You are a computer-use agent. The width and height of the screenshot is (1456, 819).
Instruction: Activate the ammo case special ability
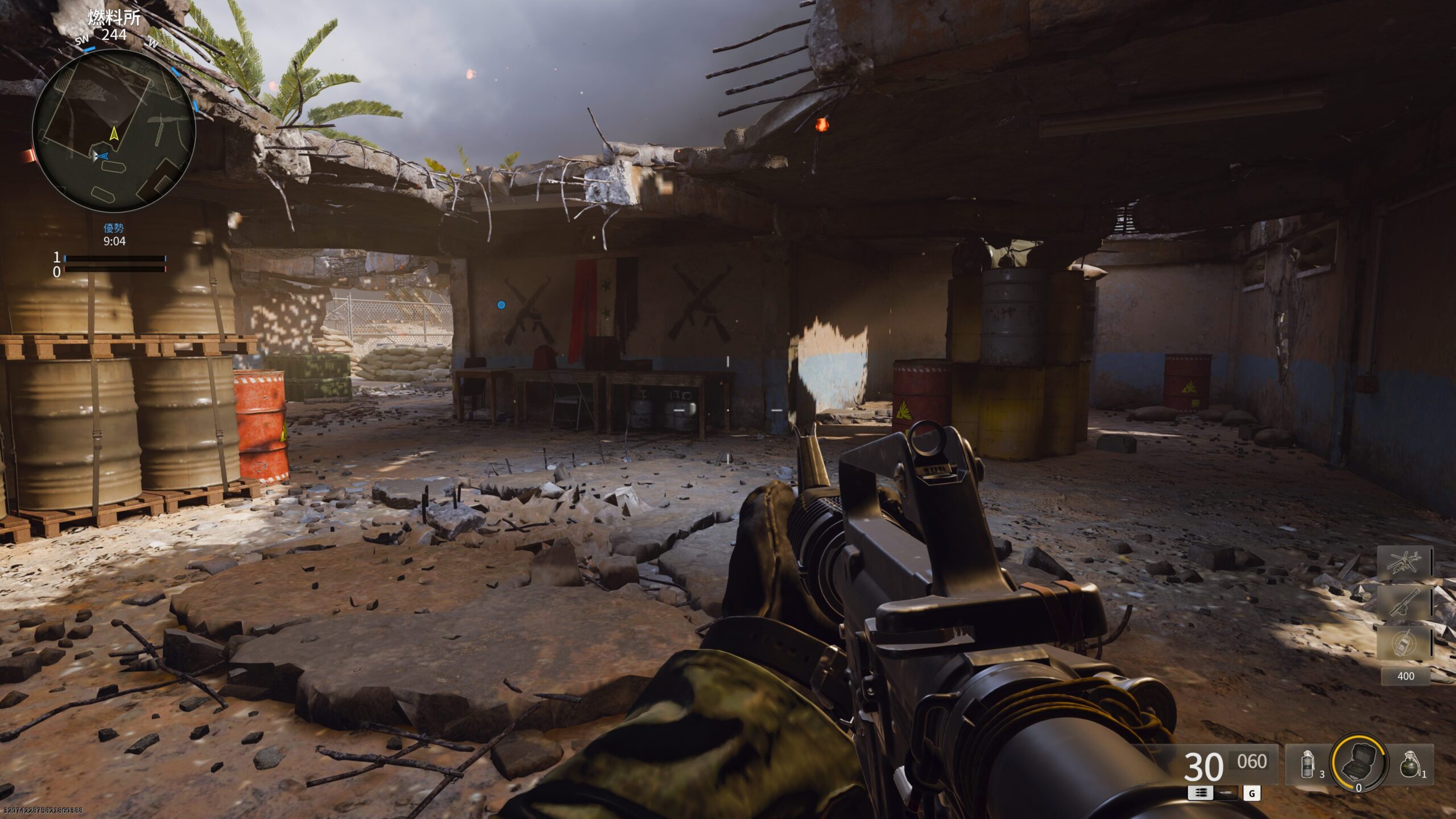coord(1359,763)
